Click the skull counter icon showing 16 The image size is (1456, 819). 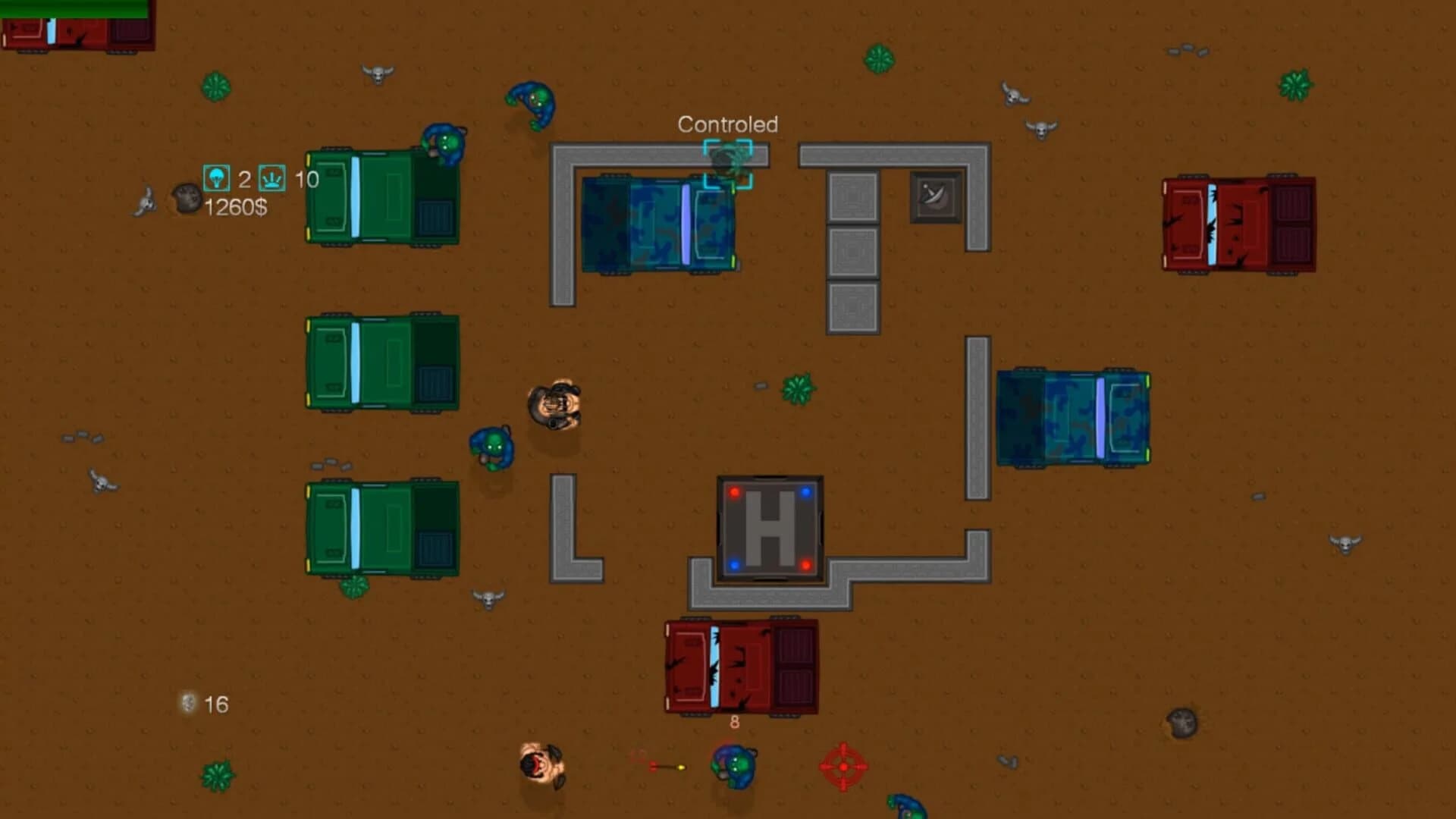tap(187, 704)
